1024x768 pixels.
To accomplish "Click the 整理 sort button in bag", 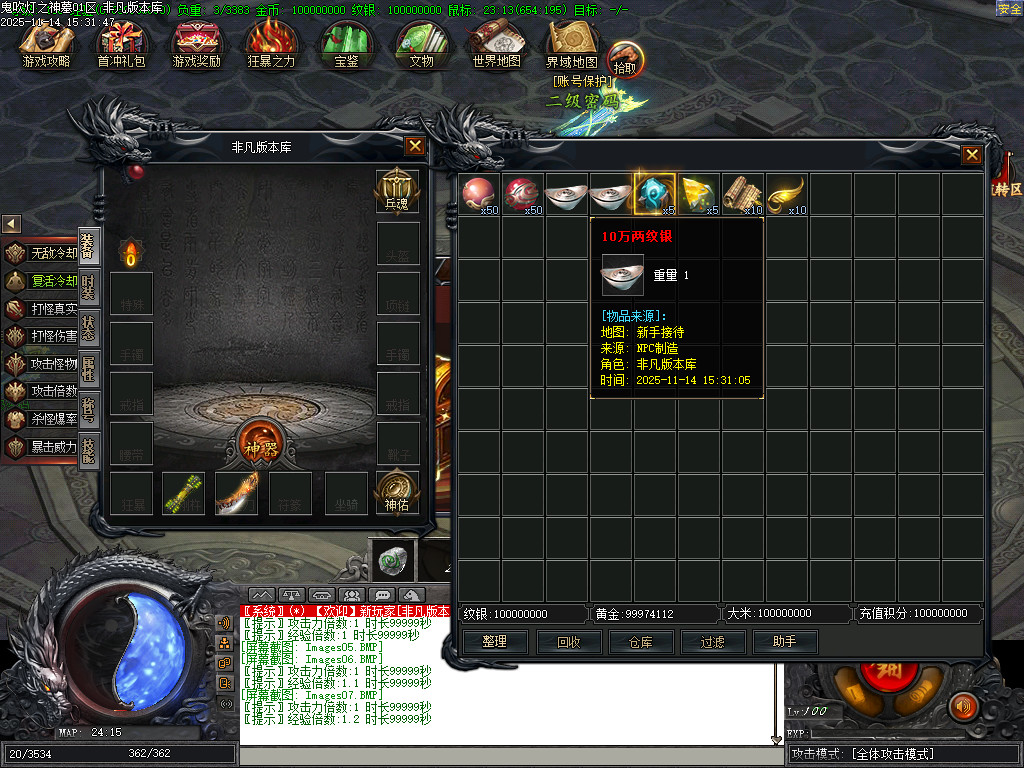I will point(494,642).
